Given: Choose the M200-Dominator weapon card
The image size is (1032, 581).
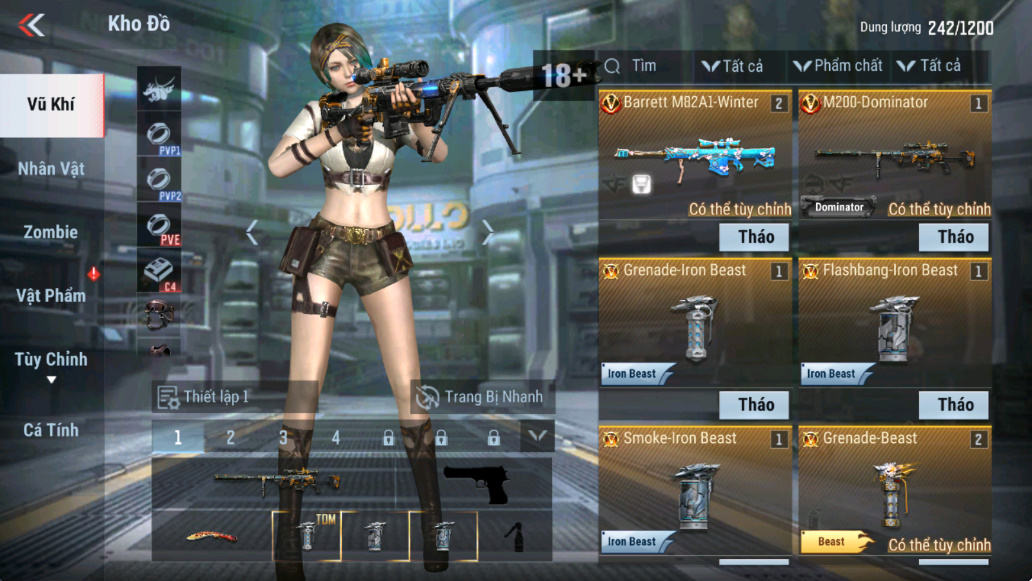Looking at the screenshot, I should (894, 155).
